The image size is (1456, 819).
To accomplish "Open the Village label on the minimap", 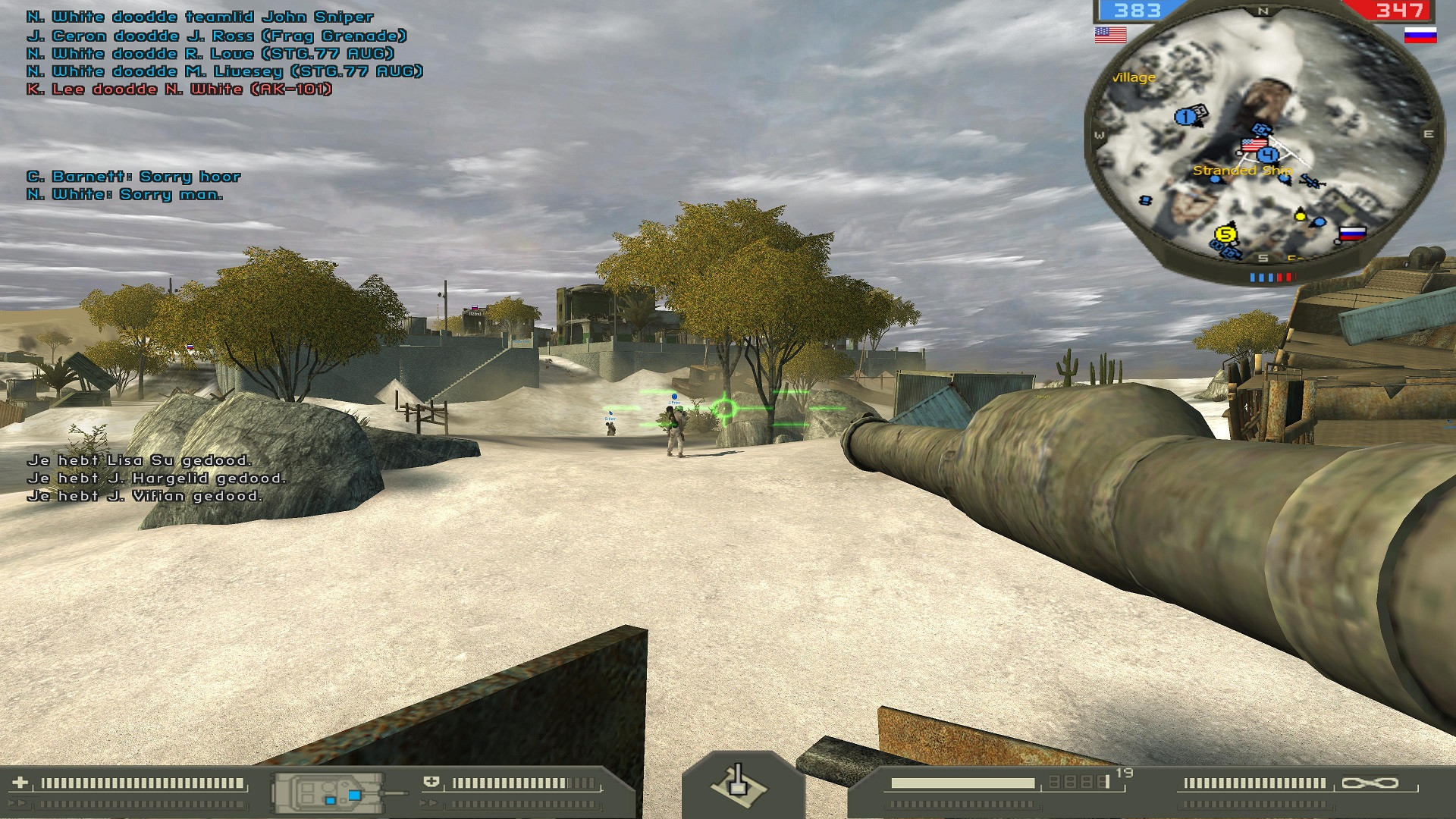I will click(1134, 77).
